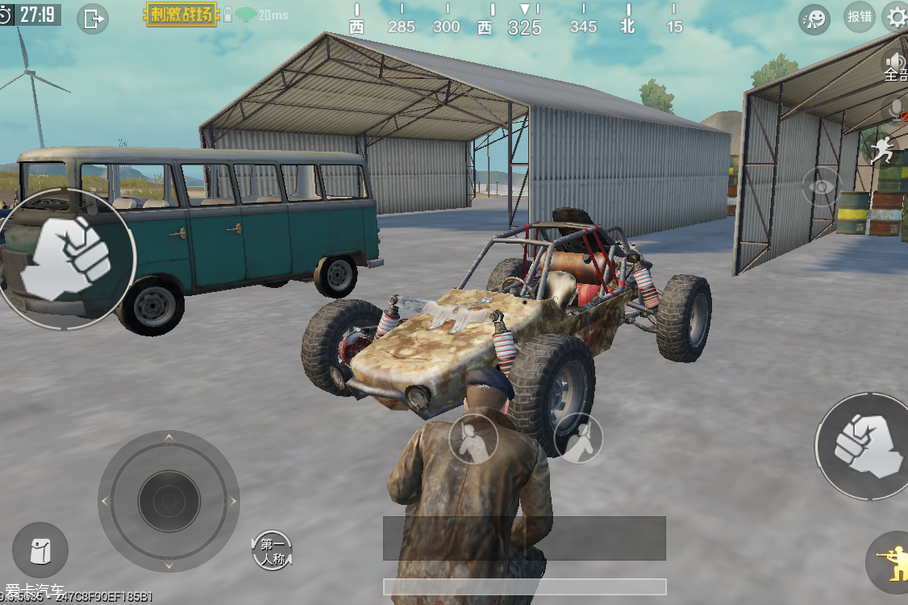Screen dimensions: 908x605
Task: Toggle the speaker voice channel button
Action: tap(893, 66)
